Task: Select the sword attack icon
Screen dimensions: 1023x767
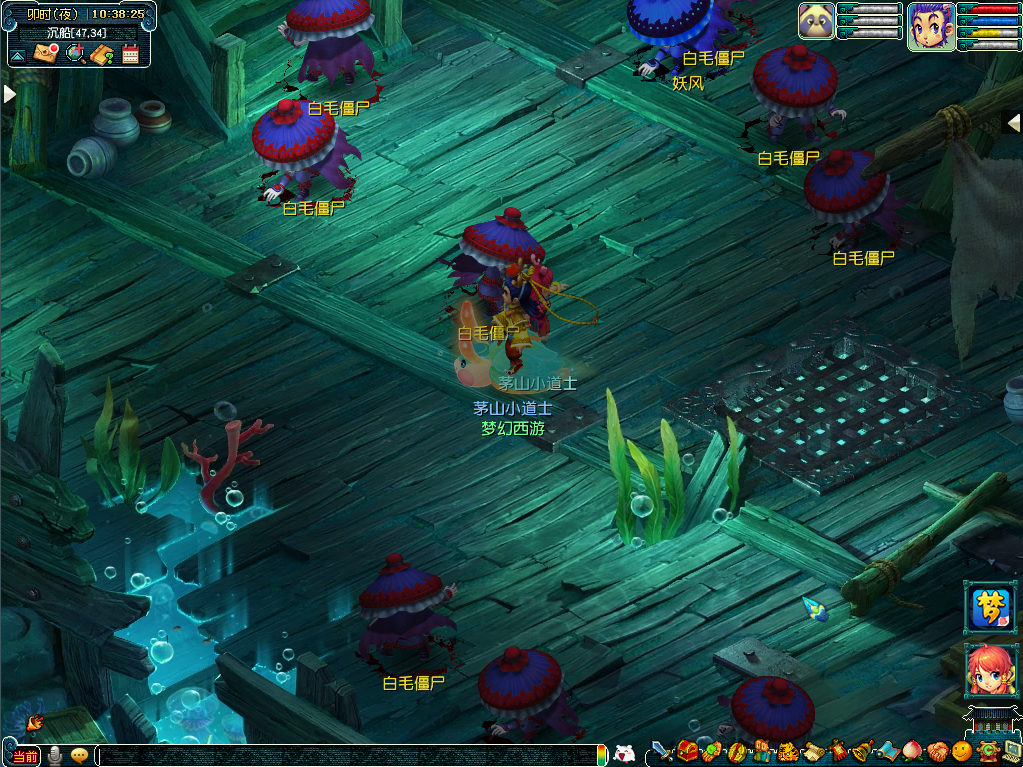Action: click(662, 752)
